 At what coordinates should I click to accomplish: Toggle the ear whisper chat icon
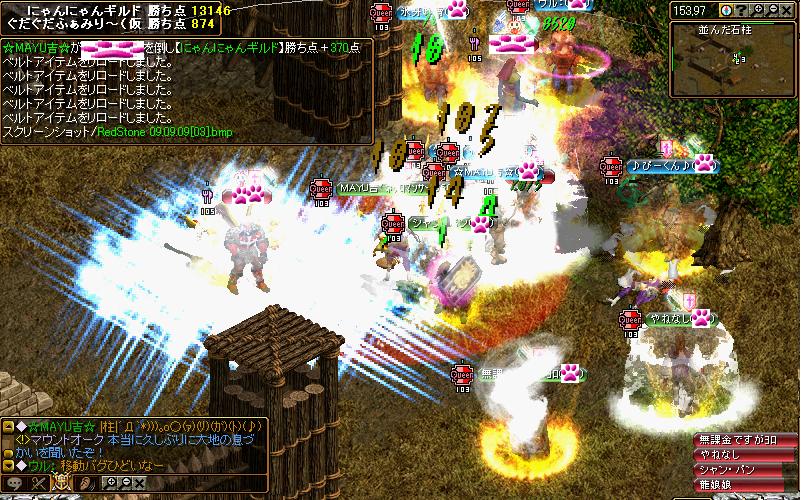click(85, 483)
